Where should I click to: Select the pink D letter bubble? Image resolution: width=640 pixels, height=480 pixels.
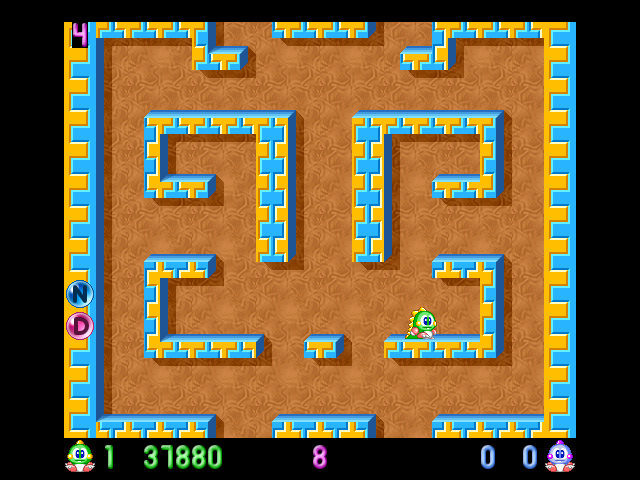(80, 326)
